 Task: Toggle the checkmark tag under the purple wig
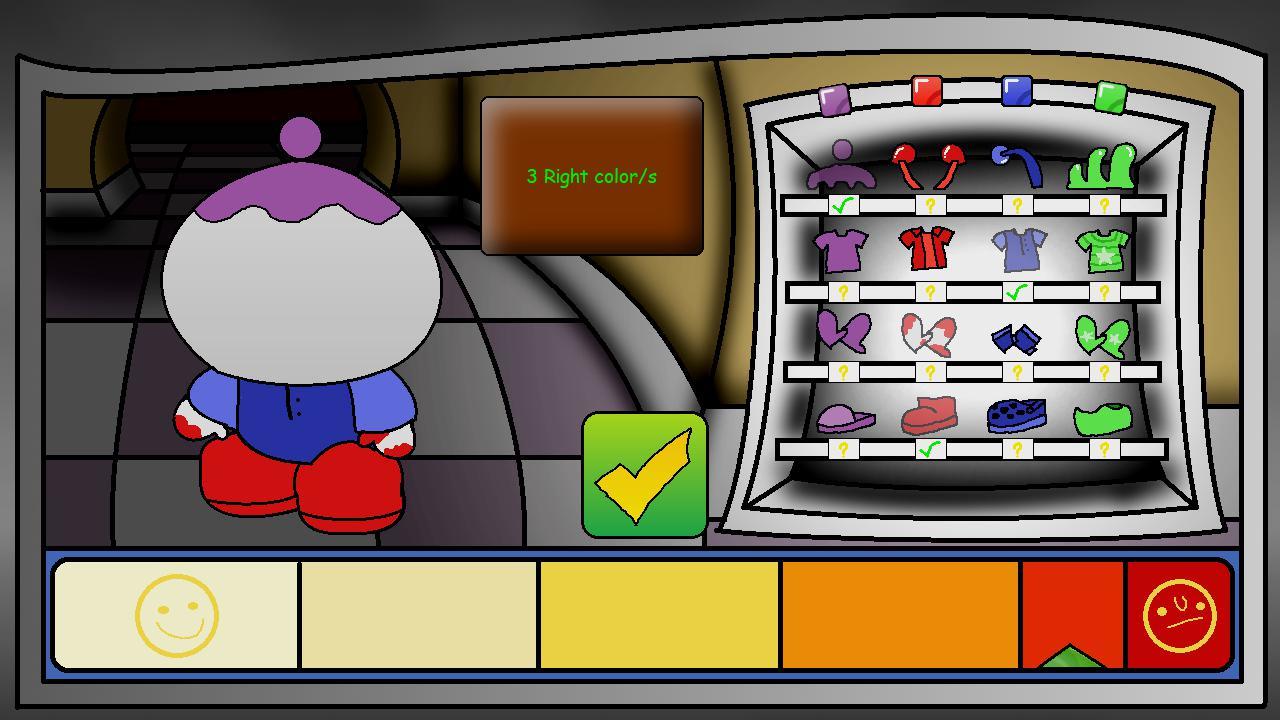click(841, 205)
